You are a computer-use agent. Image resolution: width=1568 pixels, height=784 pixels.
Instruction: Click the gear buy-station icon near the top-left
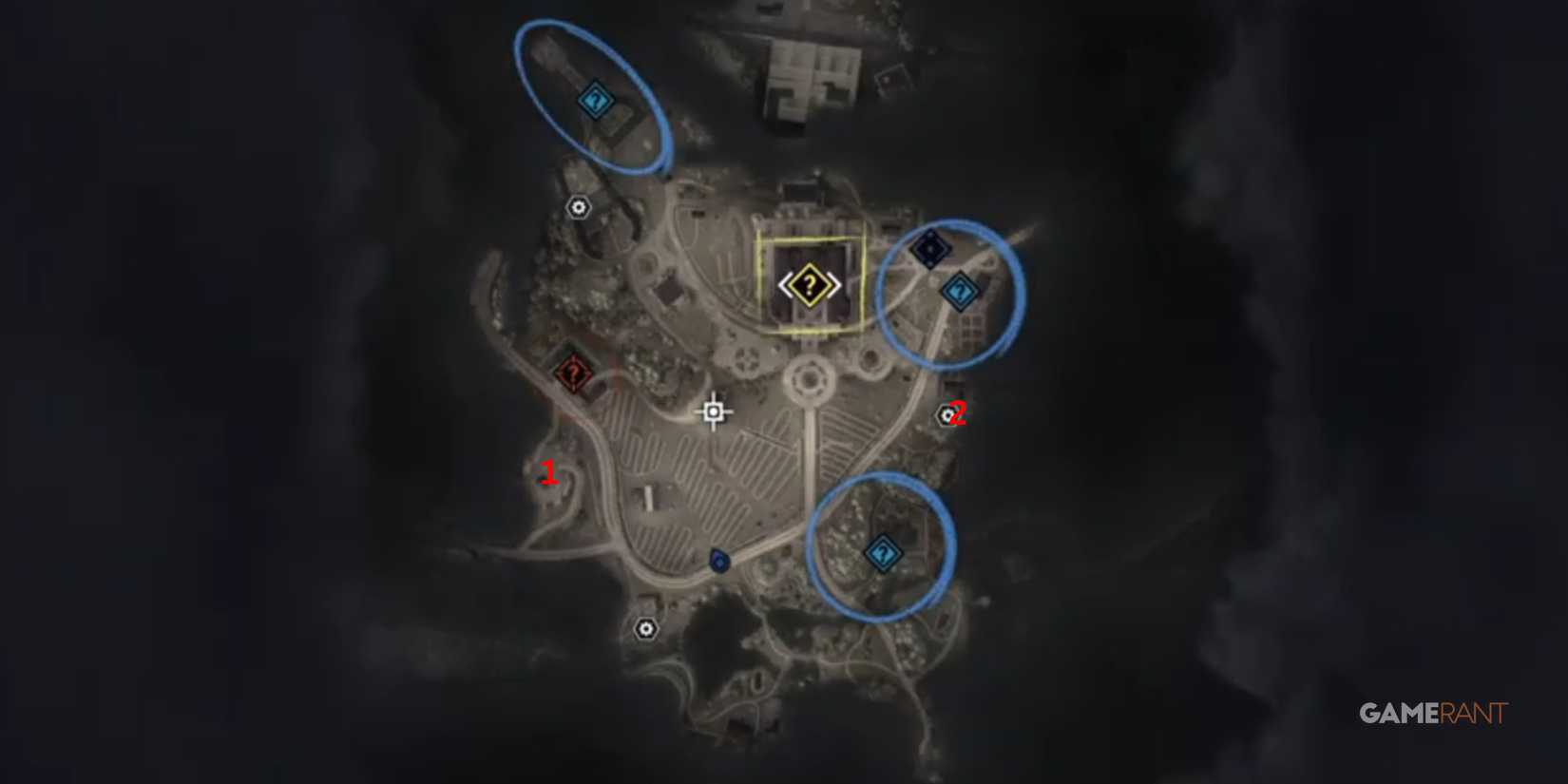pos(579,205)
